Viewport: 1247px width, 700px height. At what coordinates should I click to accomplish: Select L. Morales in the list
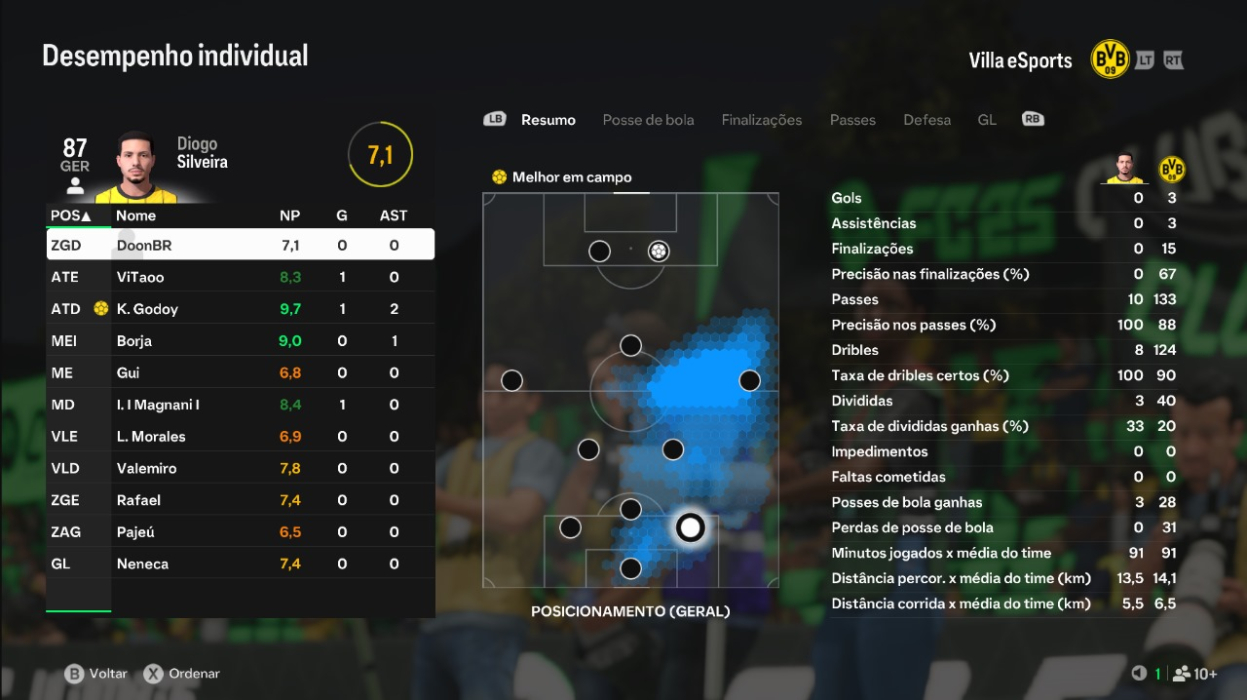[240, 437]
